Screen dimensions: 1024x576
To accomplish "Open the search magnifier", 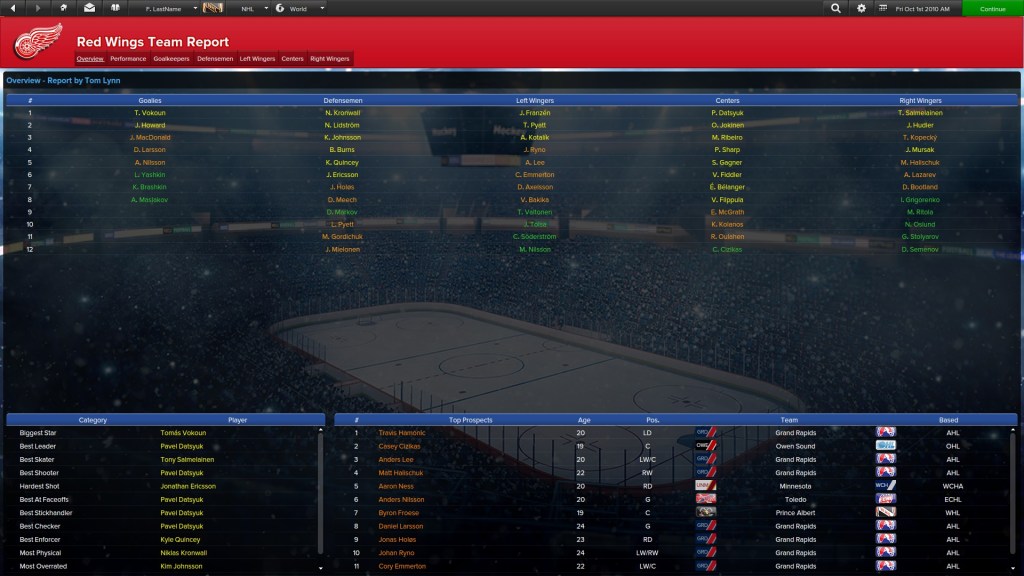I will click(836, 8).
